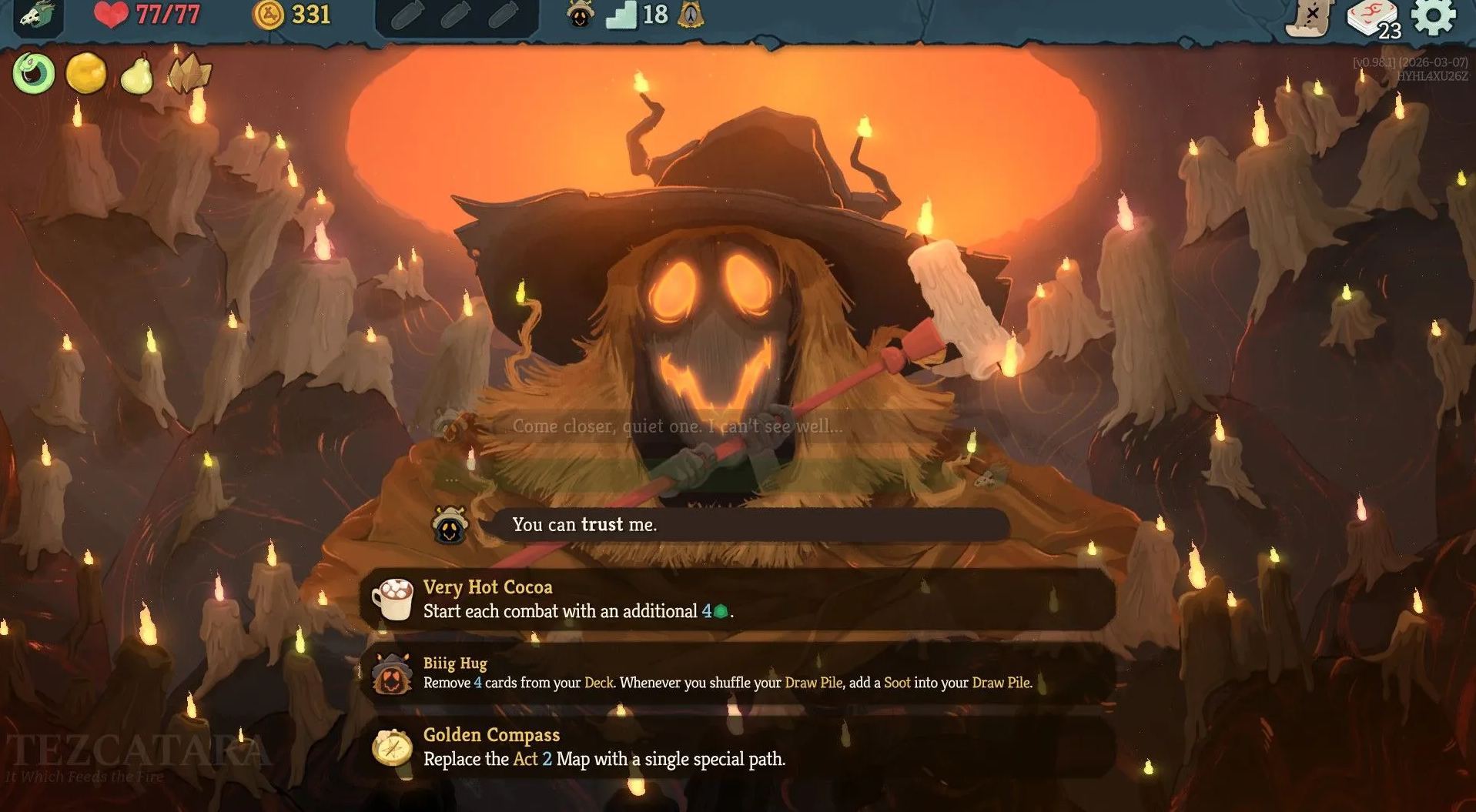
Task: Click the boss icon beside the floor number
Action: [691, 15]
